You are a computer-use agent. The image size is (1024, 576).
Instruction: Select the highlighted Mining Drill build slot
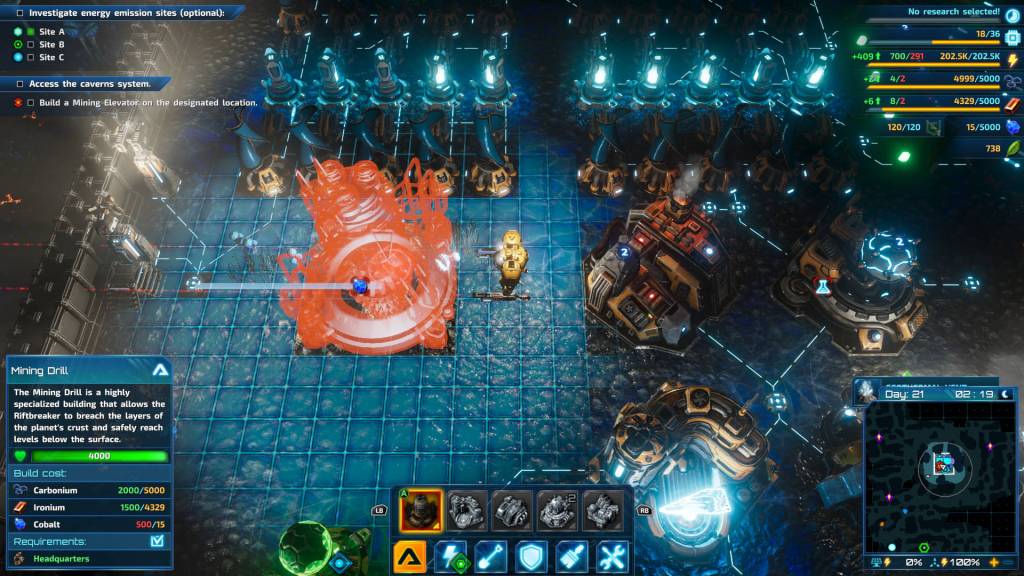(421, 511)
